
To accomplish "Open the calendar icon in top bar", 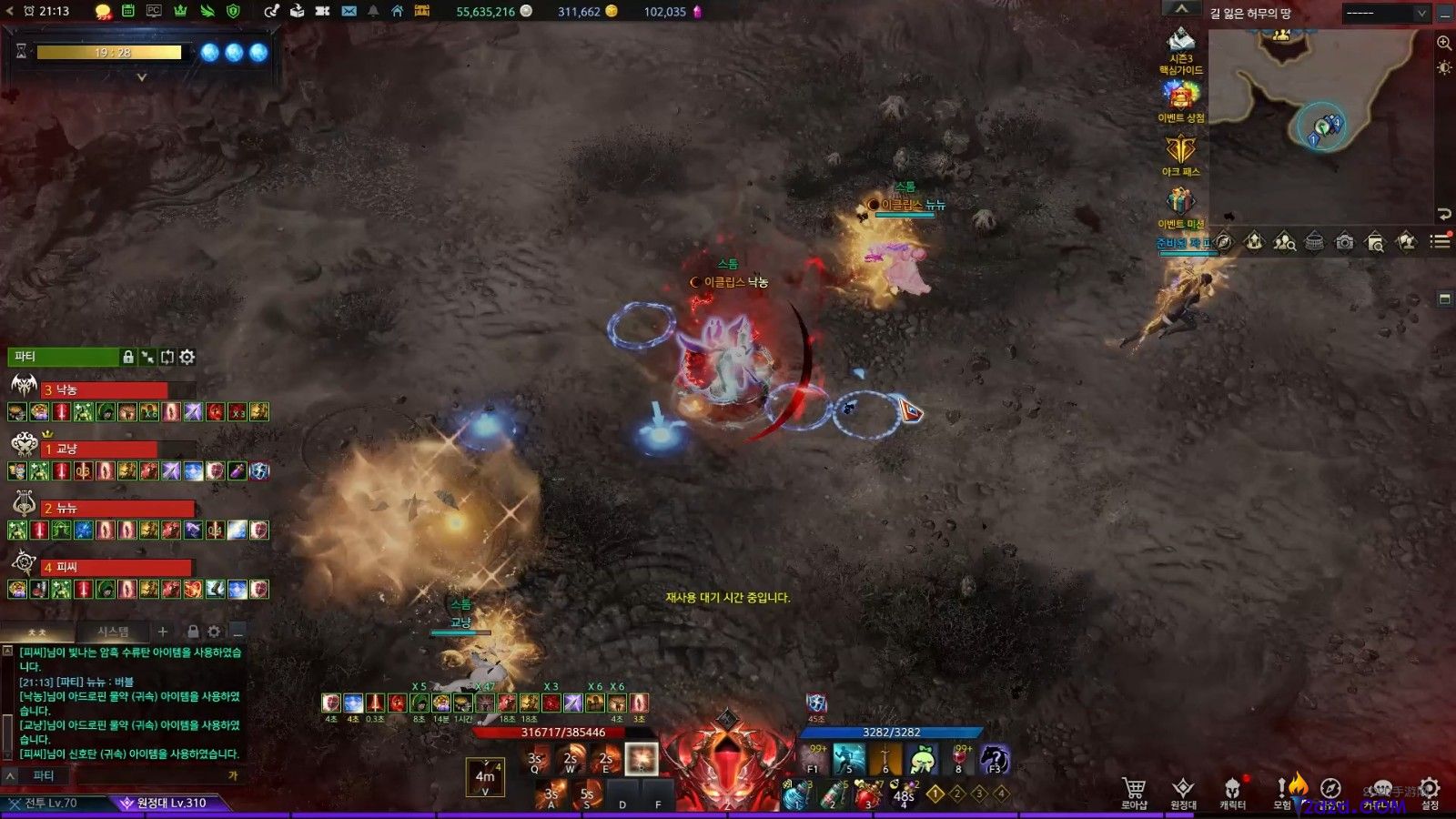I will pos(128,11).
